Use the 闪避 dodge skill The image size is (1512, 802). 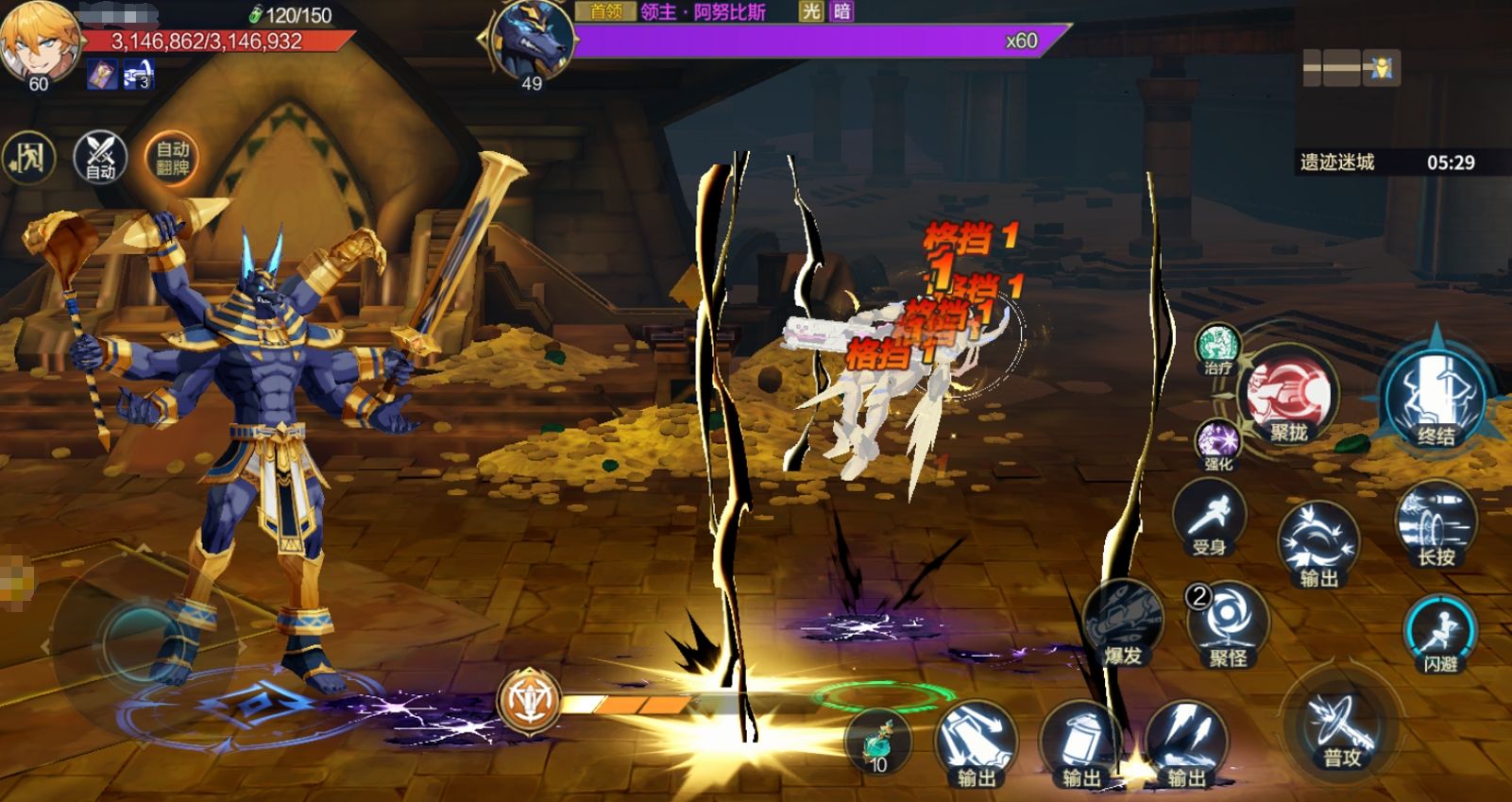(1440, 633)
